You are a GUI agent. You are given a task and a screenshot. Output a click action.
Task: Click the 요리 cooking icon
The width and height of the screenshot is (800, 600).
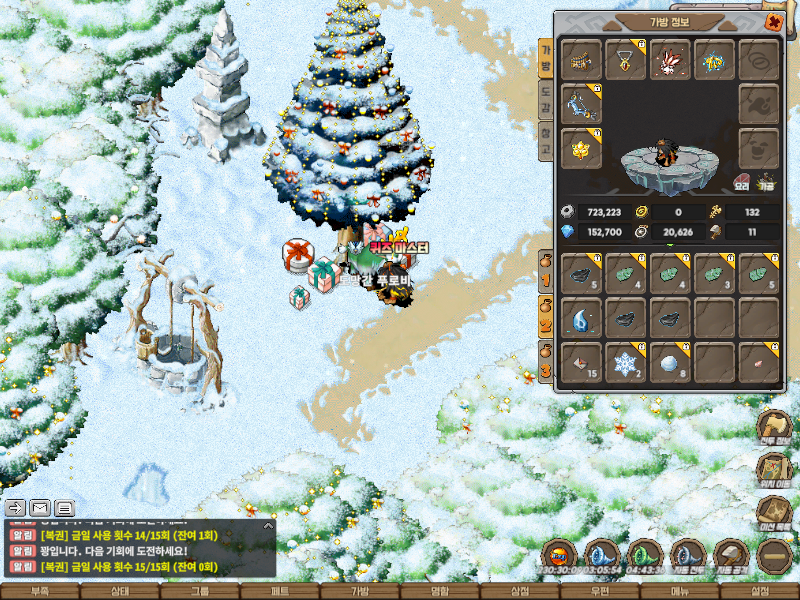pyautogui.click(x=742, y=183)
